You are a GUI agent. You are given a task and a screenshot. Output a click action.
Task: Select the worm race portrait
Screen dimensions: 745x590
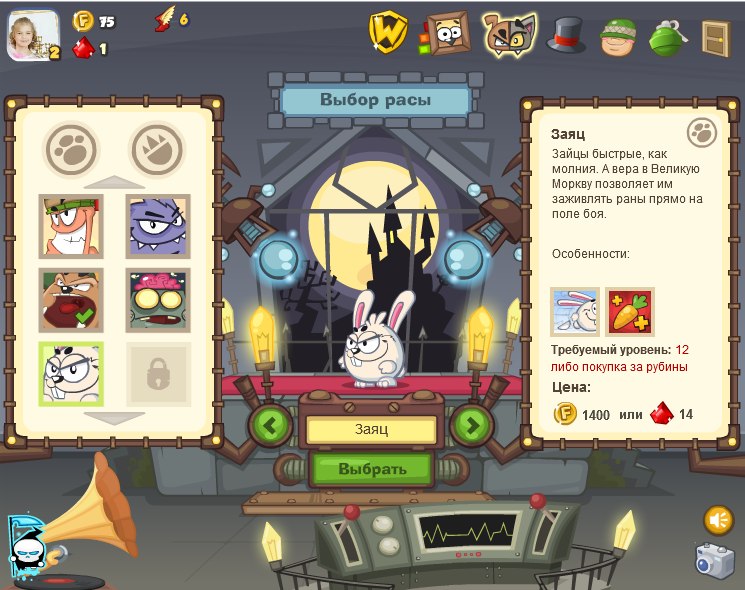click(70, 225)
